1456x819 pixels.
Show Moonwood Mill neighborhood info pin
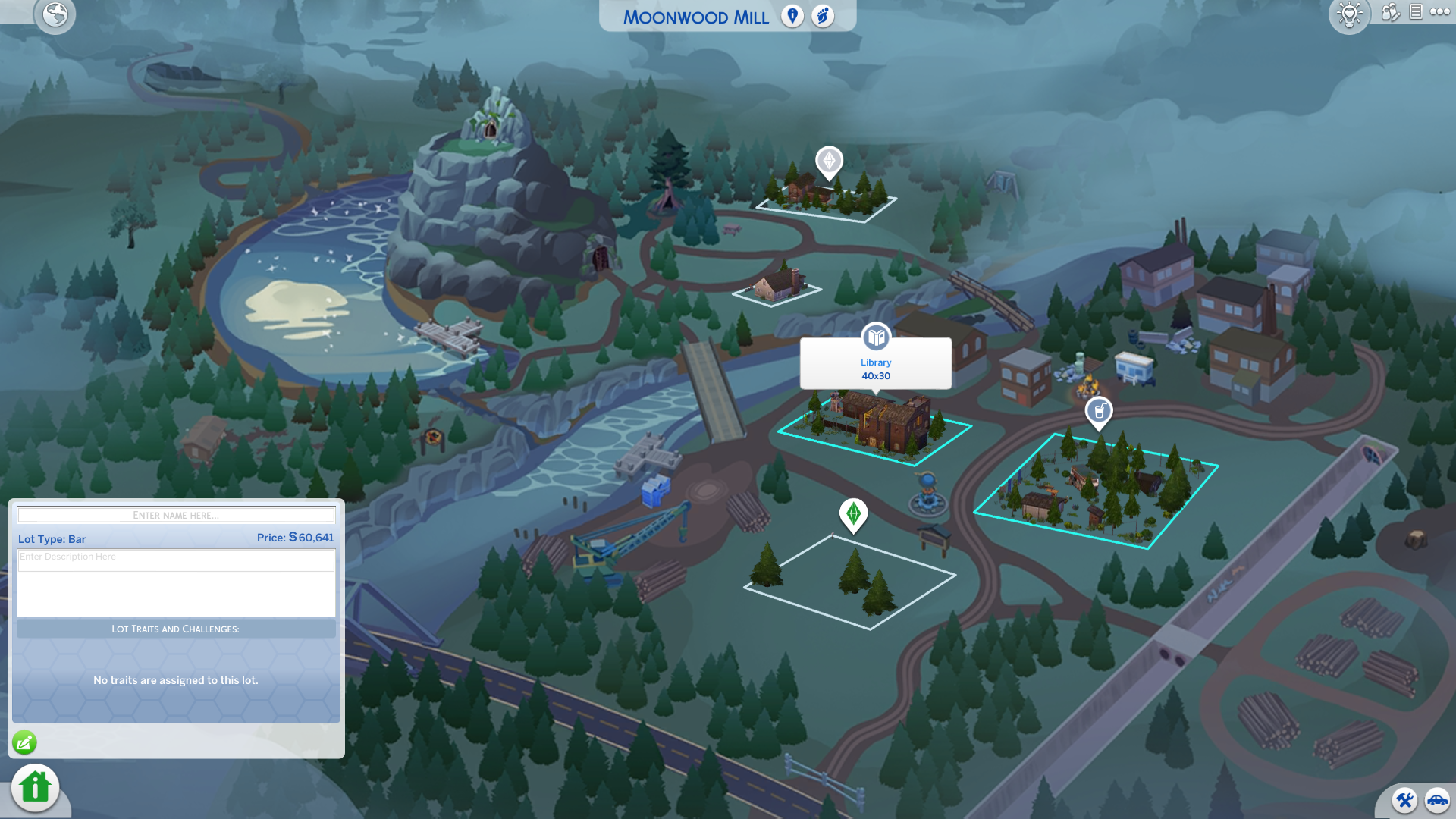(792, 16)
